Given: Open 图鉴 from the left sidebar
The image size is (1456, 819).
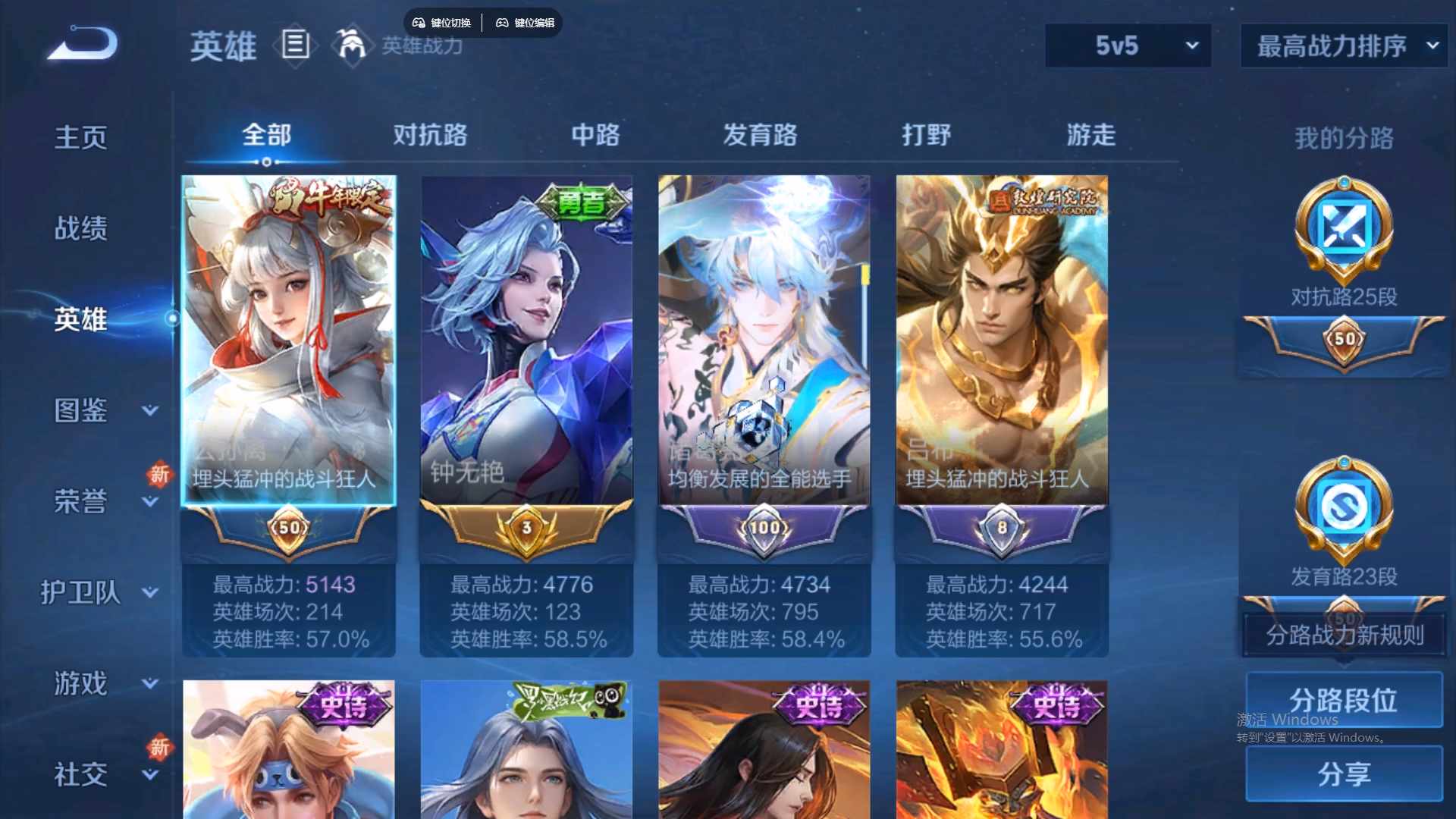Looking at the screenshot, I should [x=80, y=409].
